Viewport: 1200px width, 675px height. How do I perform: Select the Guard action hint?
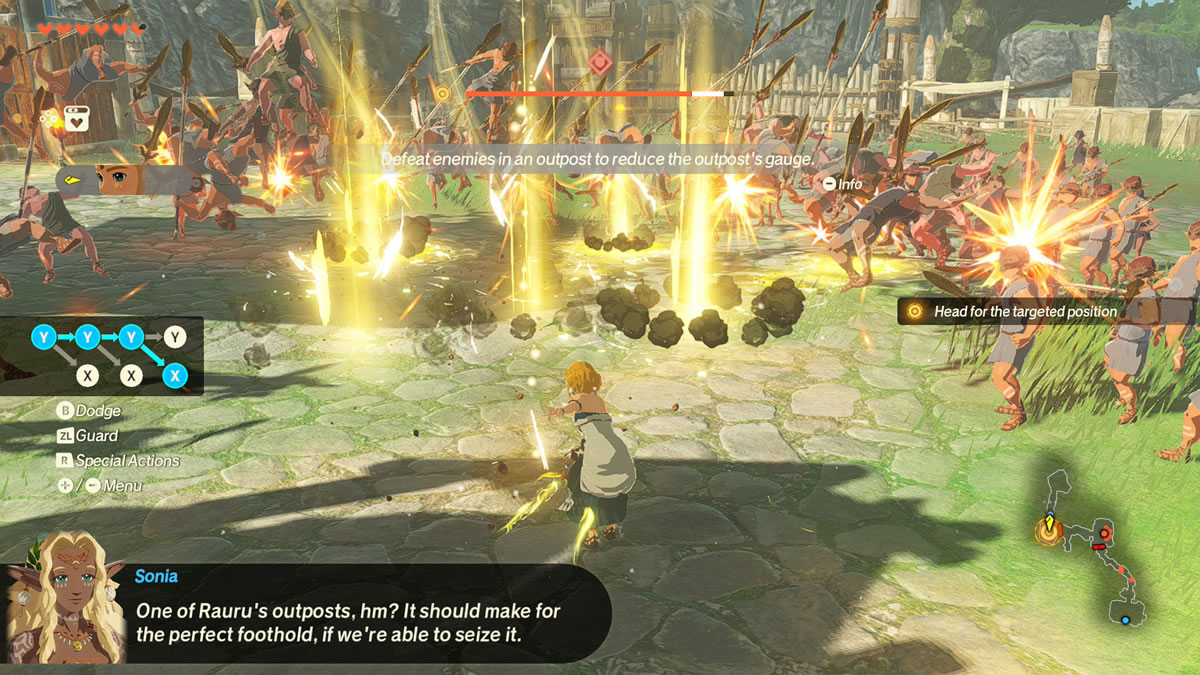click(87, 436)
